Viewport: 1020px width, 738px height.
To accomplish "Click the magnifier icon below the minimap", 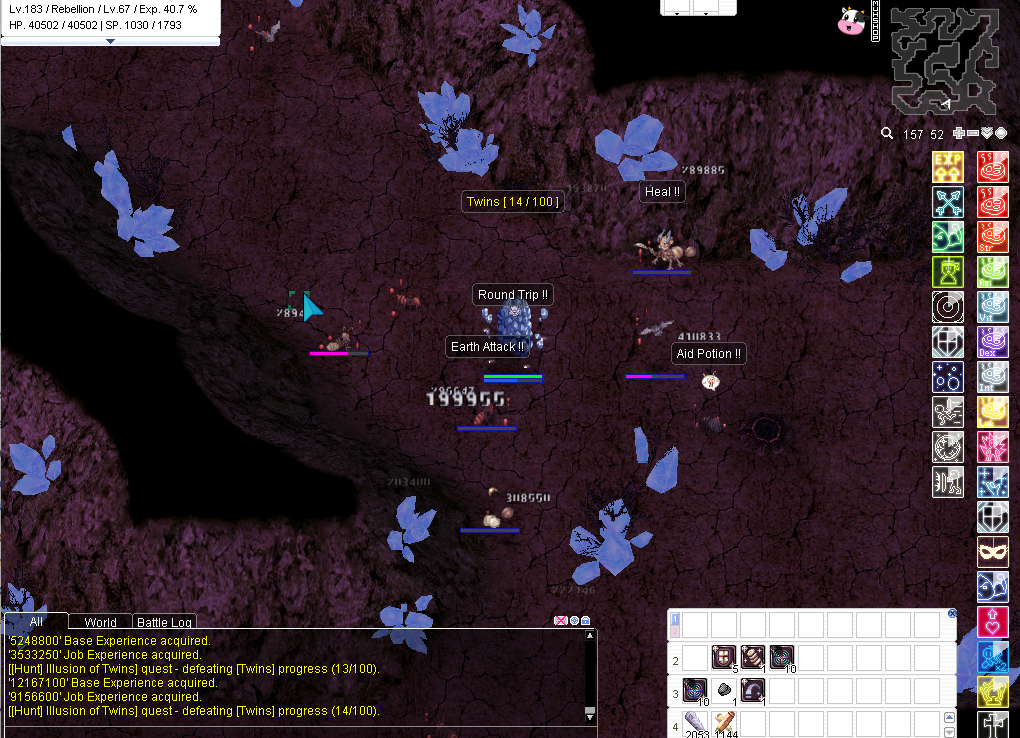I will tap(887, 134).
